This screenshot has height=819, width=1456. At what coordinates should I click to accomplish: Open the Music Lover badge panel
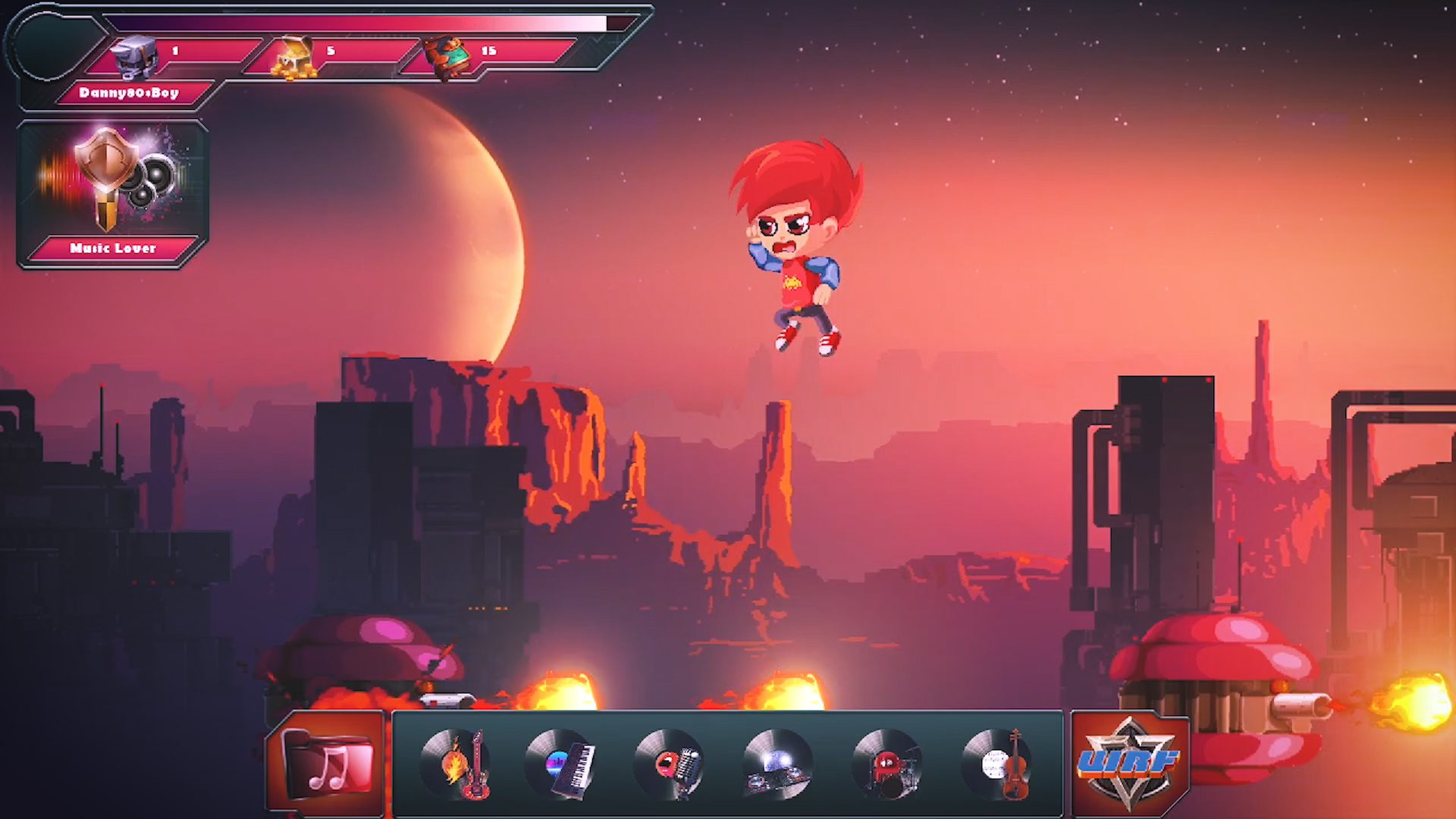pos(112,194)
